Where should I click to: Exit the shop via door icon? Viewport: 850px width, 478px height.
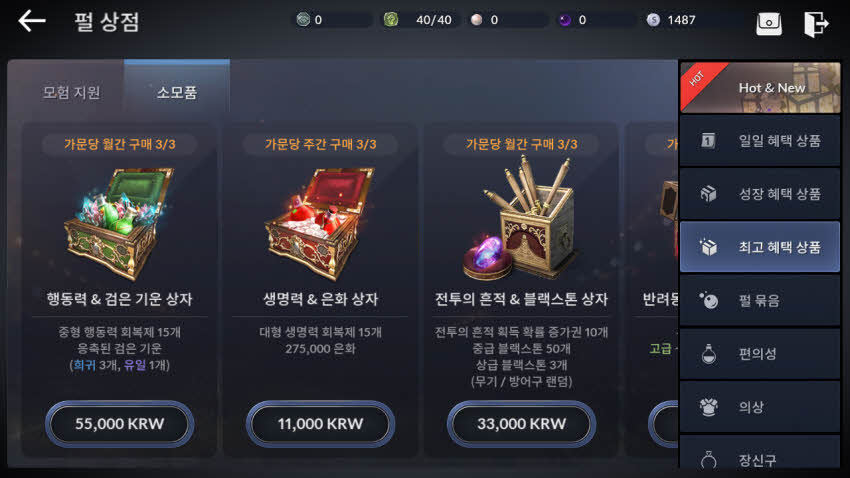[x=816, y=22]
